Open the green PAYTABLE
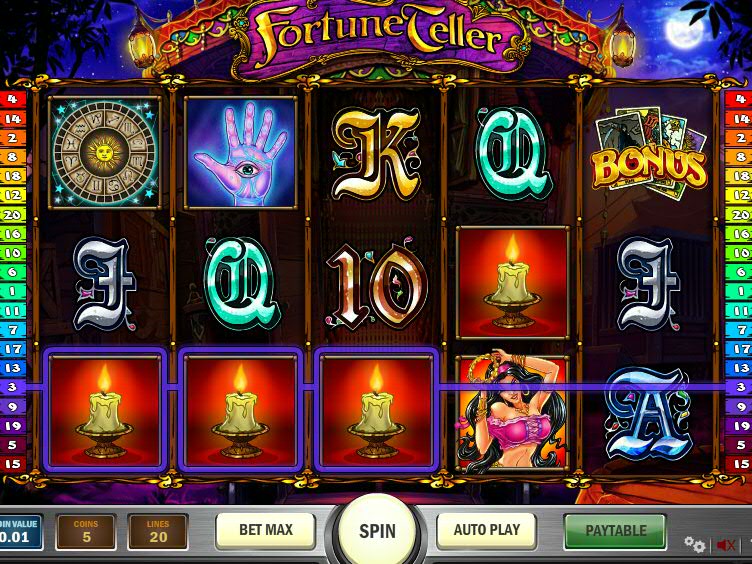This screenshot has height=564, width=752. pyautogui.click(x=615, y=531)
